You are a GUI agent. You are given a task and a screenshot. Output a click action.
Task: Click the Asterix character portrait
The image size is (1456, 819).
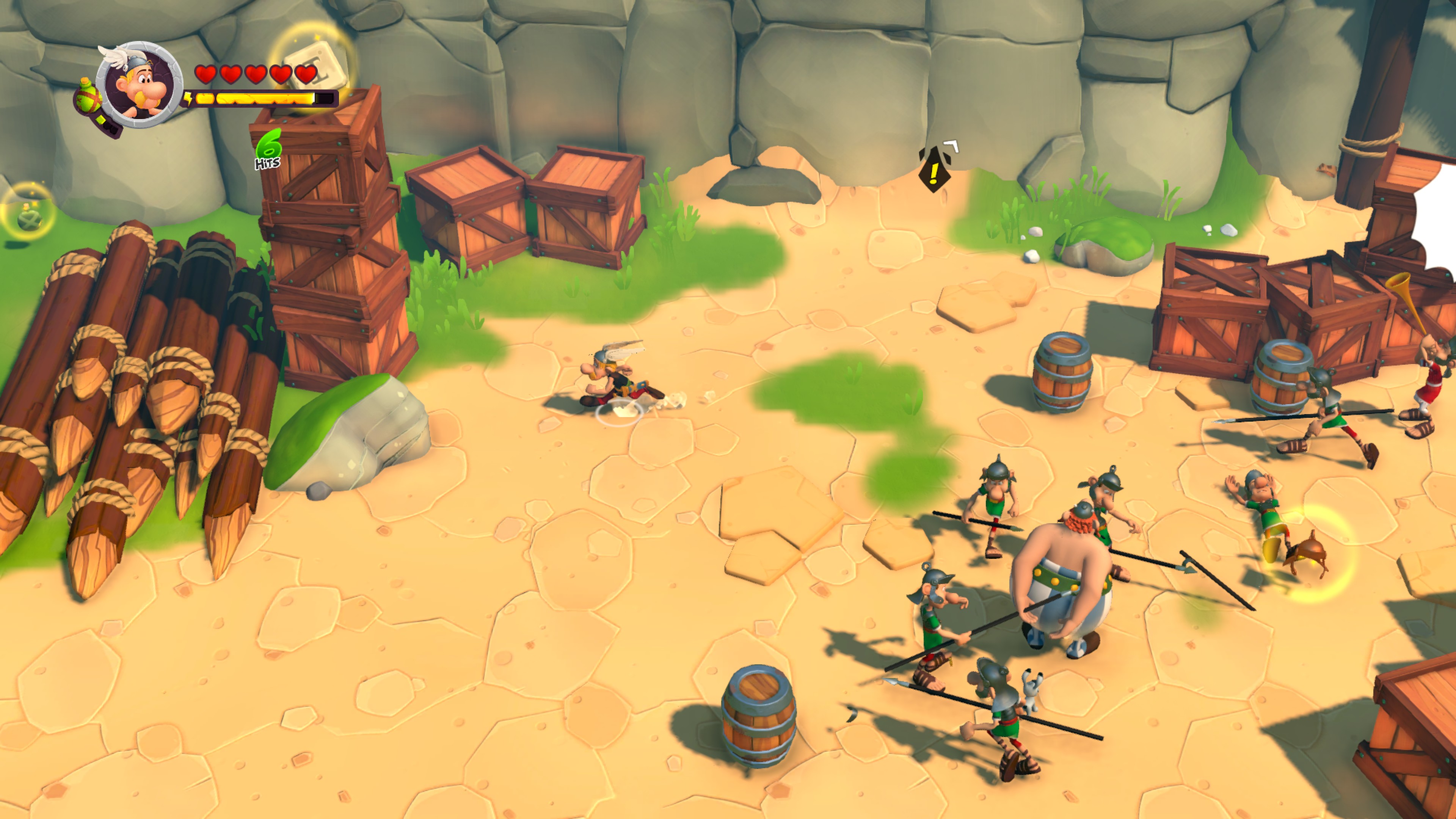pos(140,84)
